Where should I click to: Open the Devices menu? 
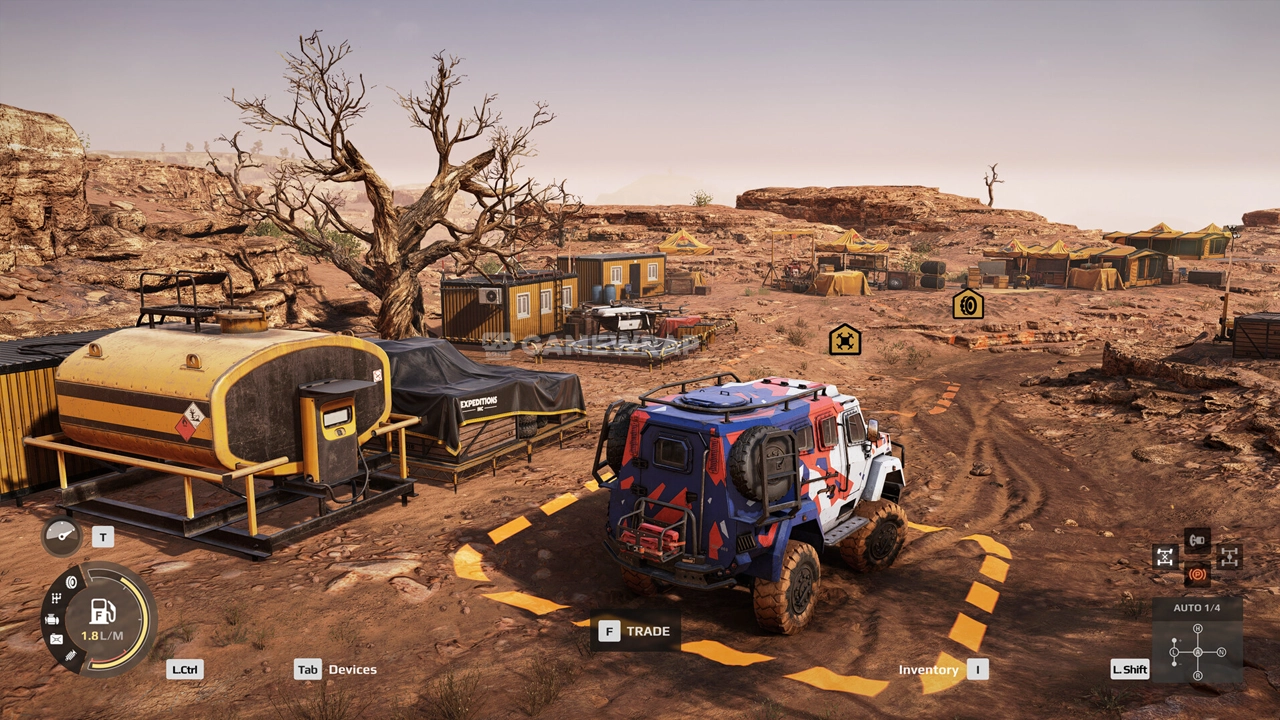pyautogui.click(x=337, y=669)
